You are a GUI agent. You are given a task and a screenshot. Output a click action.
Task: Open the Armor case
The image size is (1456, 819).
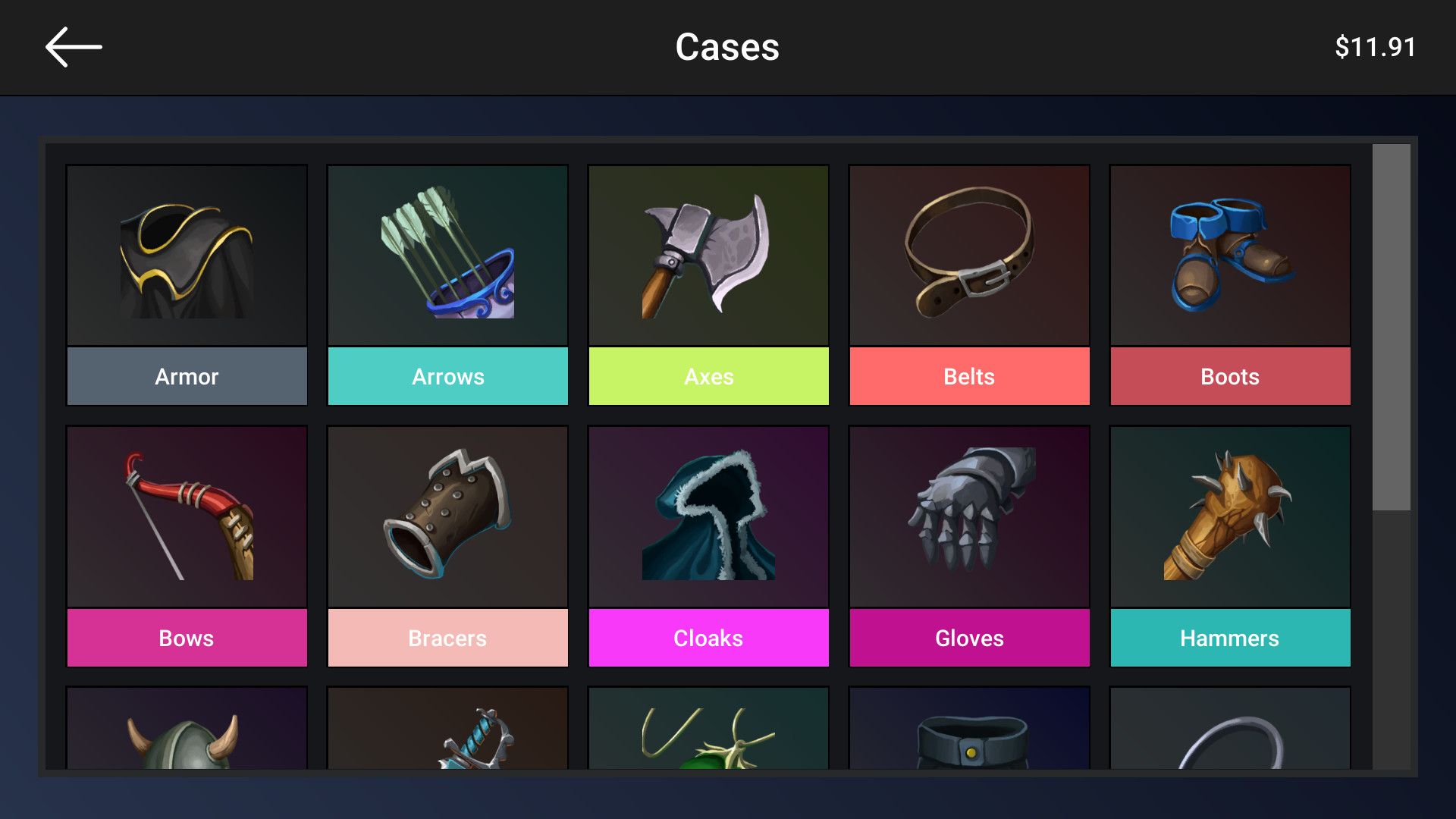tap(187, 254)
